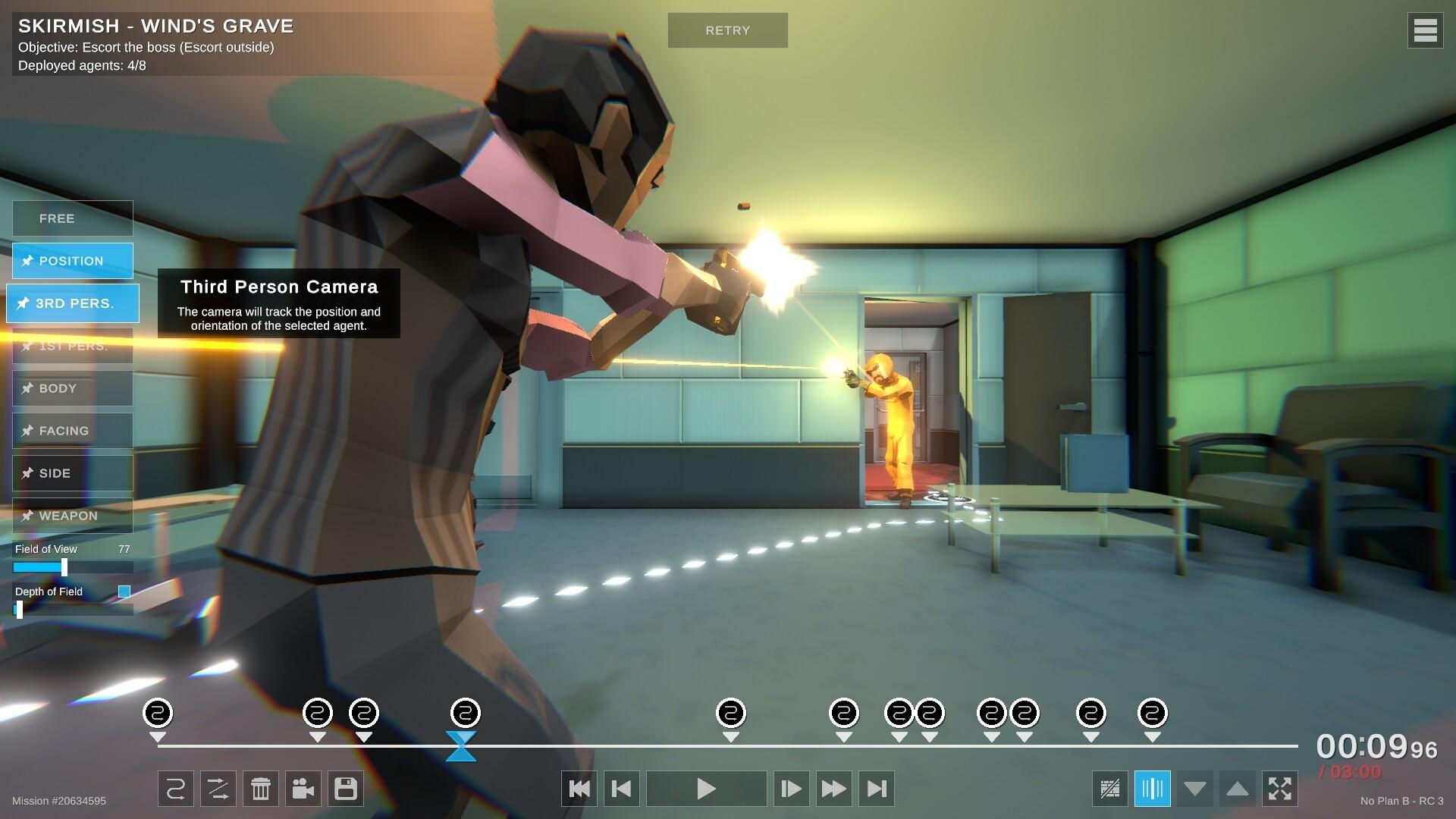The image size is (1456, 819).
Task: Click the down triangle lower-floor control
Action: coord(1197,789)
